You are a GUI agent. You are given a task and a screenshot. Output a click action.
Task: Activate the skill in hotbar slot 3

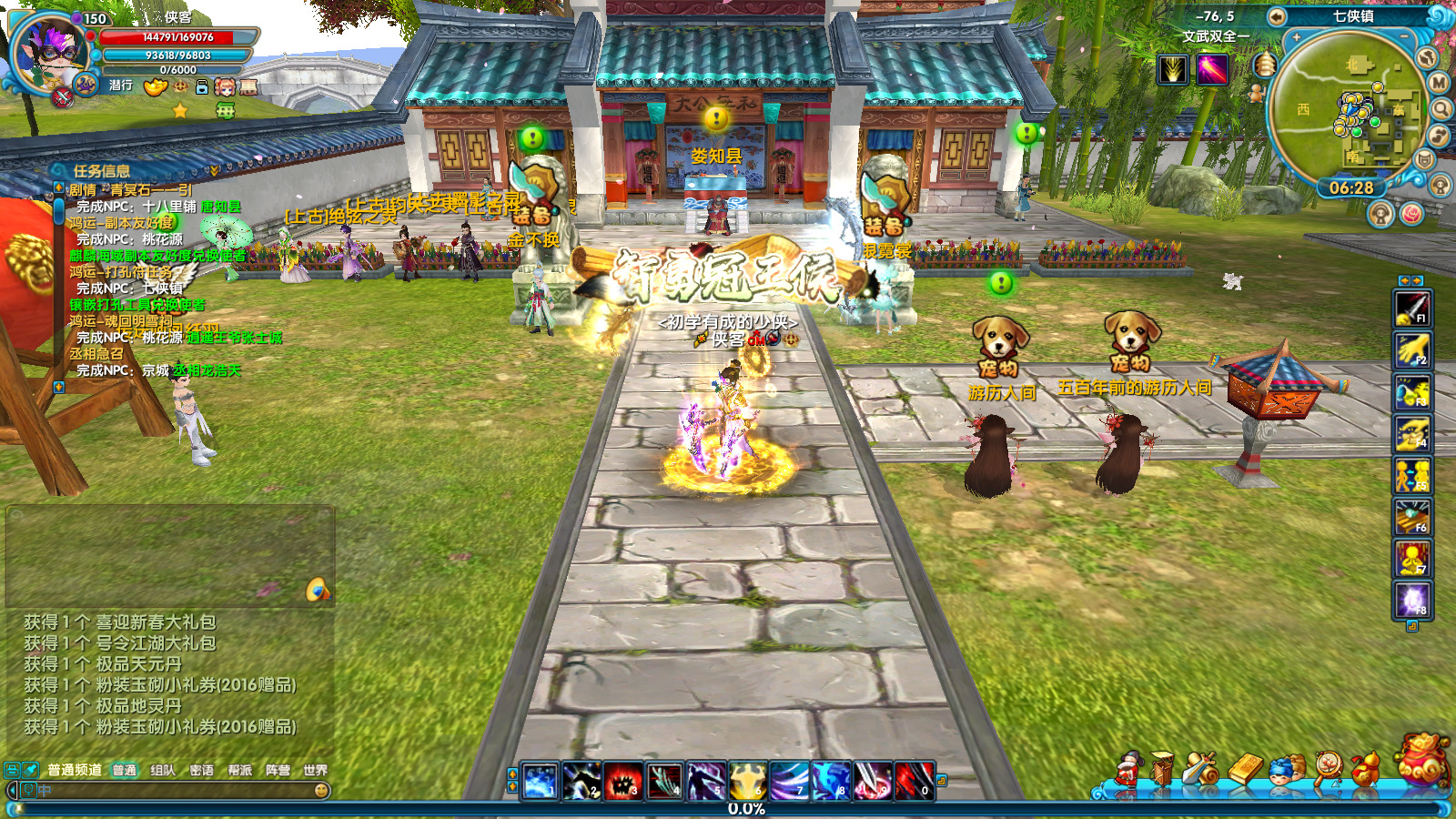coord(623,781)
